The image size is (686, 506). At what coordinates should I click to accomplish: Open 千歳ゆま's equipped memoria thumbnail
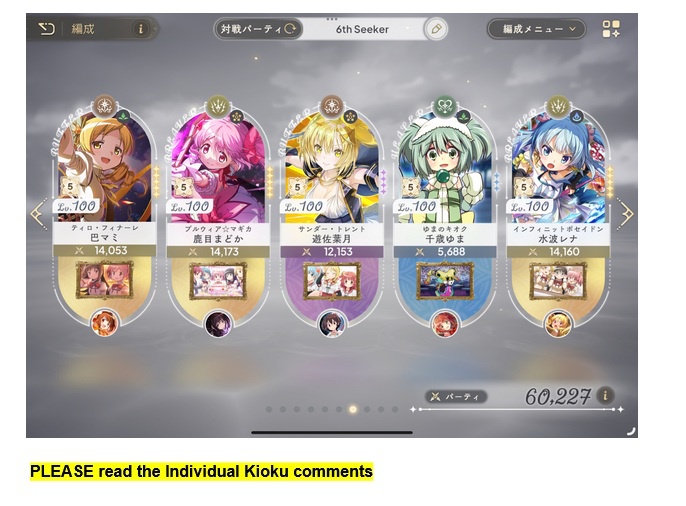point(445,279)
